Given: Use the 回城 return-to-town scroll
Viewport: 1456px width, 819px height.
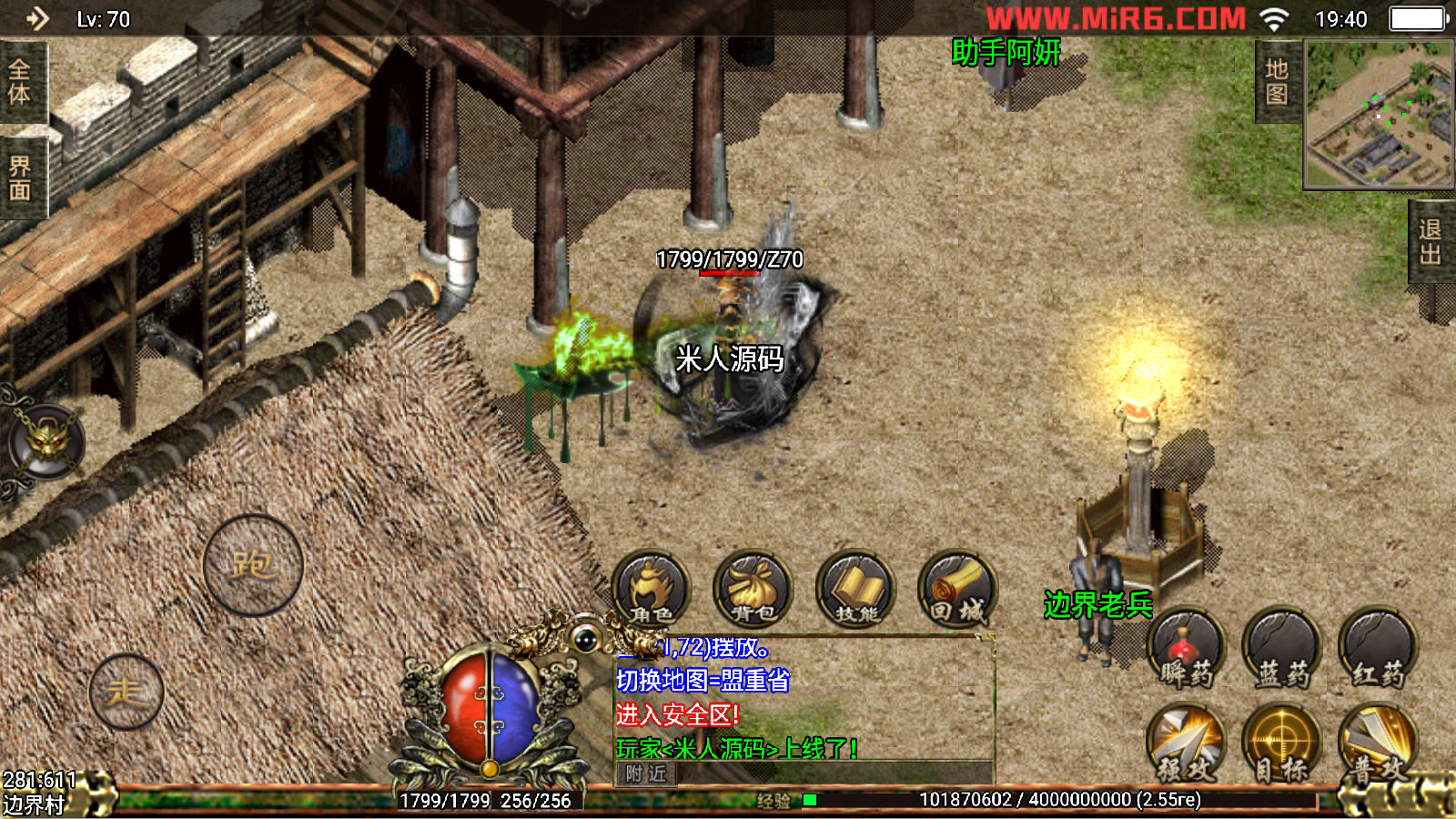Looking at the screenshot, I should coord(957,589).
